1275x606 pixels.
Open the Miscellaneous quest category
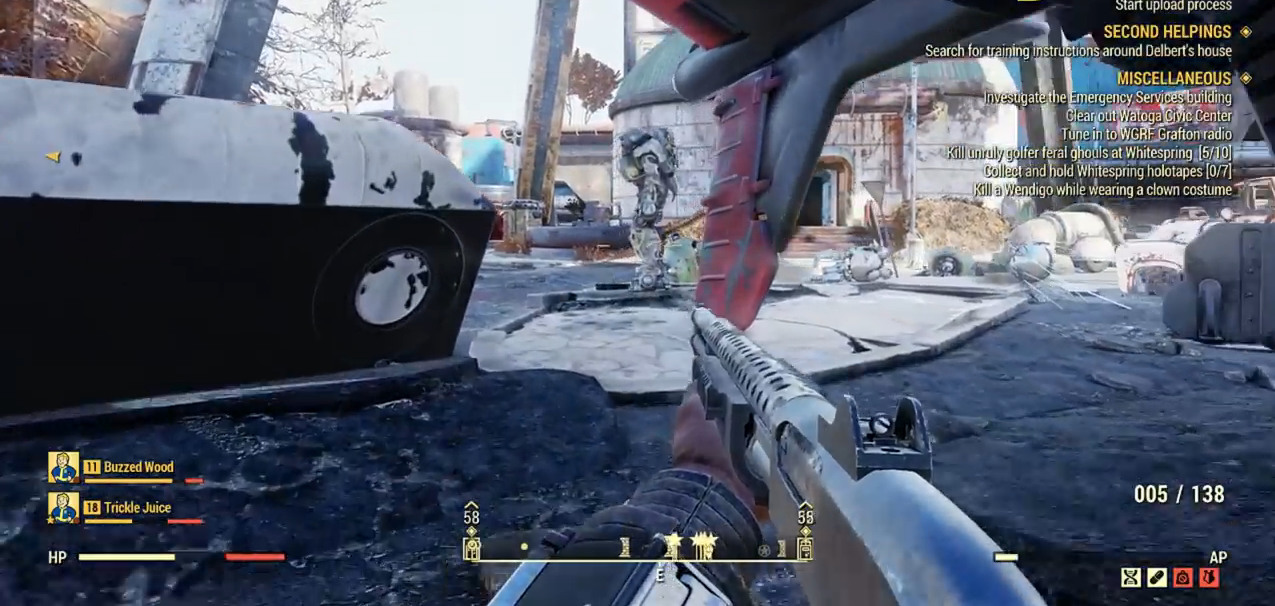coord(1173,78)
